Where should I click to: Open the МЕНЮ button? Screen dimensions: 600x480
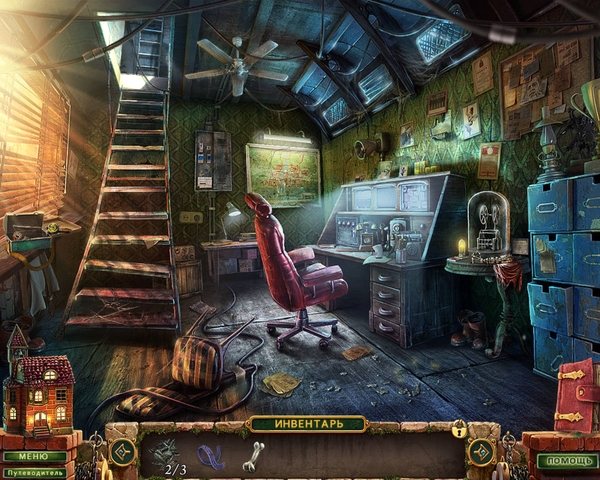34,456
